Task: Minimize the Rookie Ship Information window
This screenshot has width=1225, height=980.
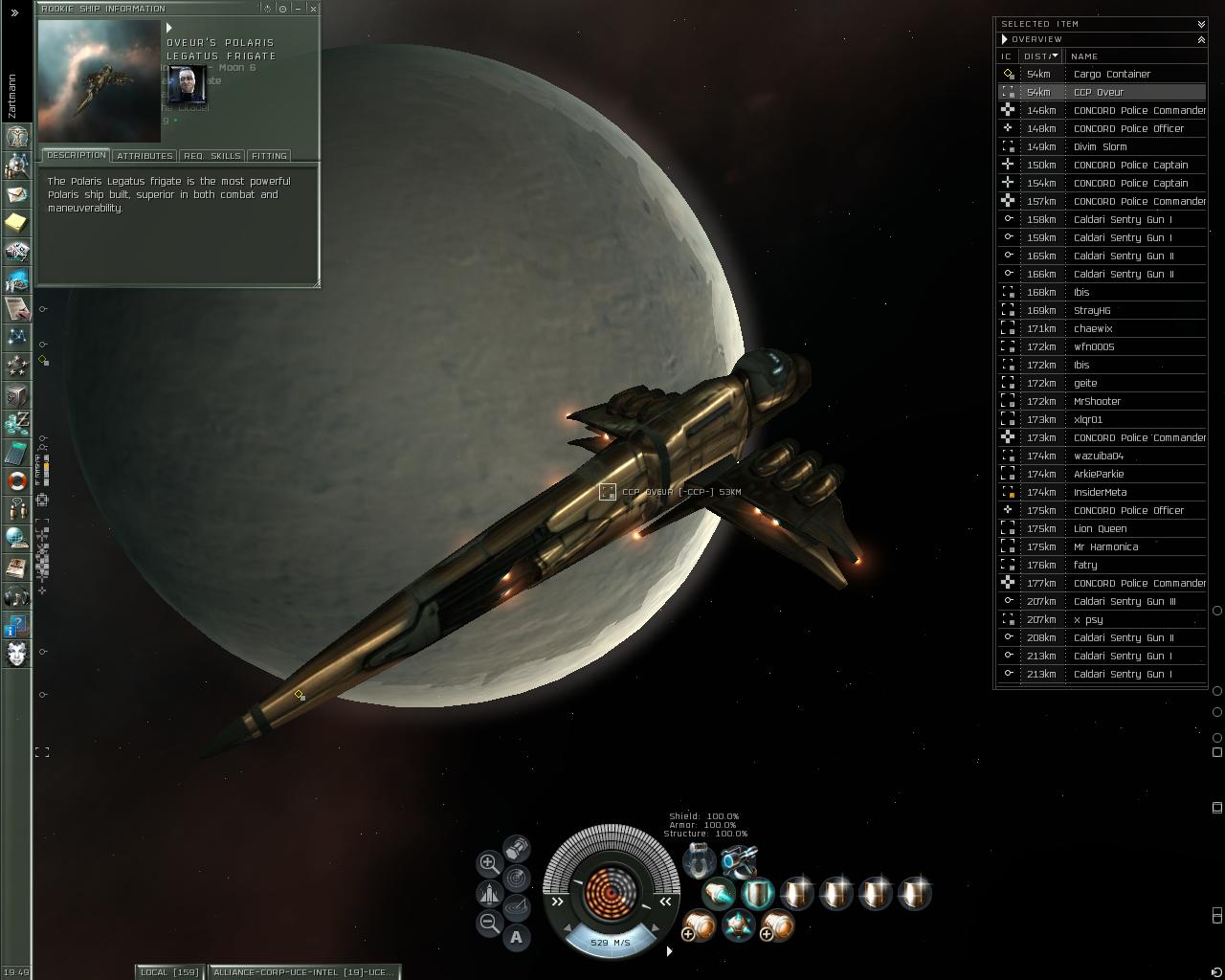Action: click(299, 9)
